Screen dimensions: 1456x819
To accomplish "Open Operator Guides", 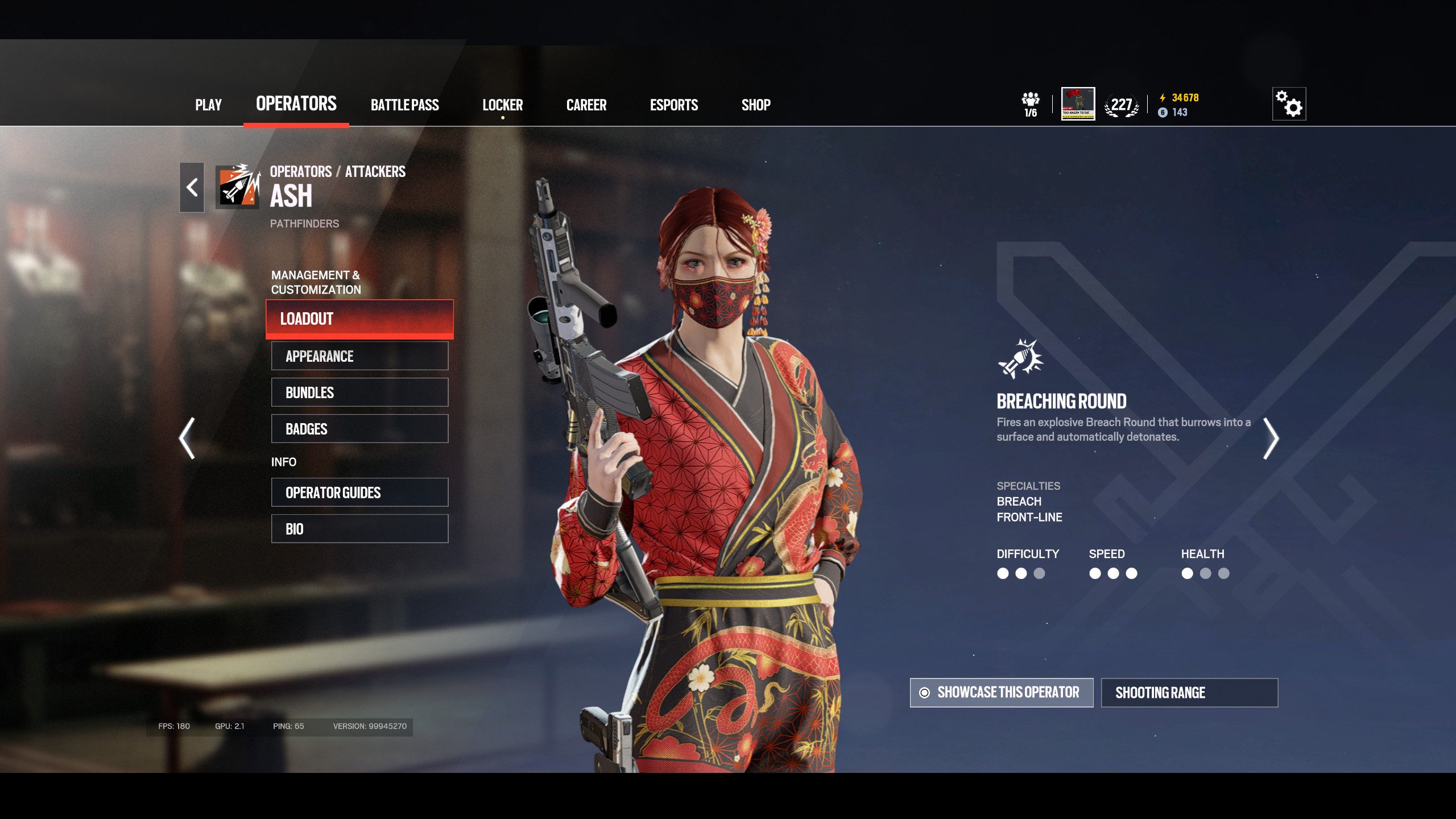I will [359, 493].
